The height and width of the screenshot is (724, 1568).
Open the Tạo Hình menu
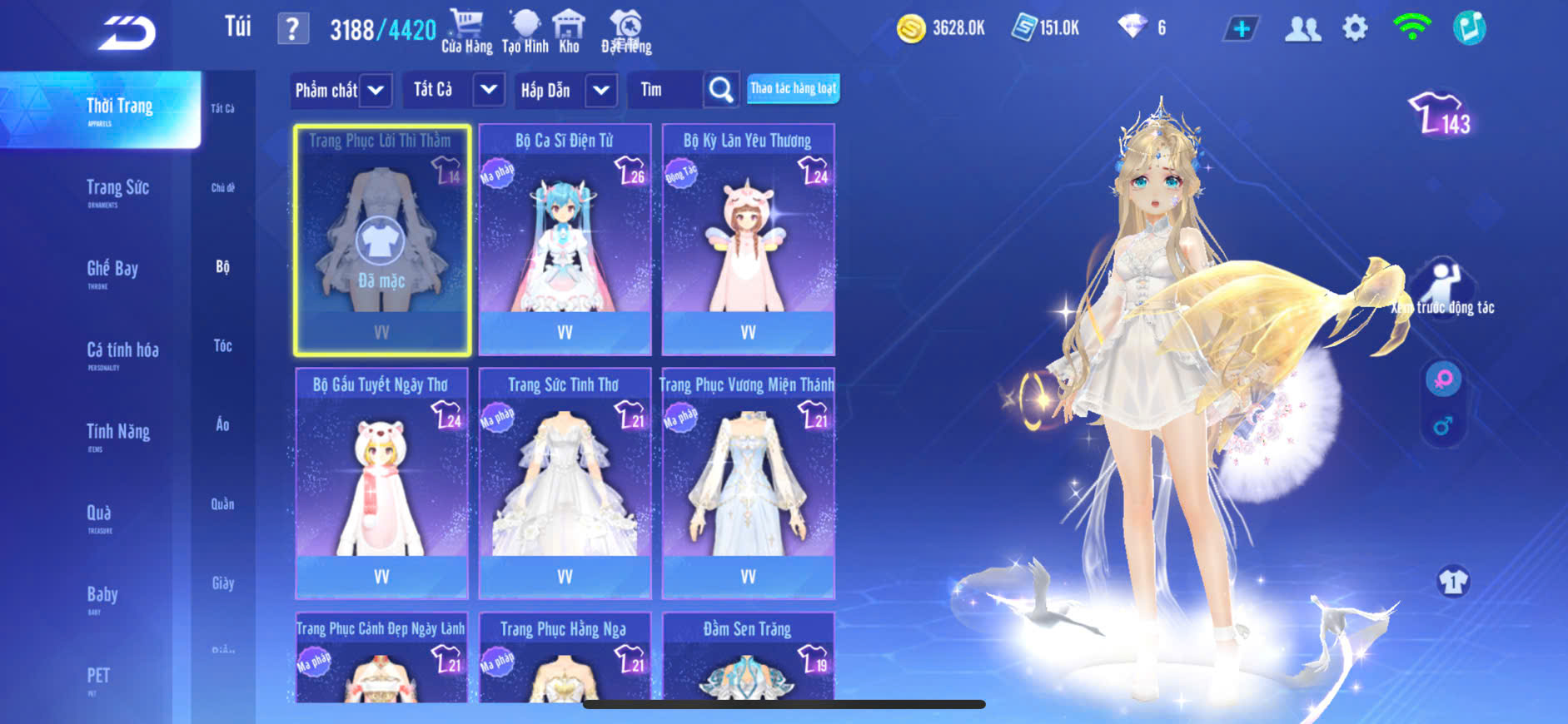click(x=525, y=31)
